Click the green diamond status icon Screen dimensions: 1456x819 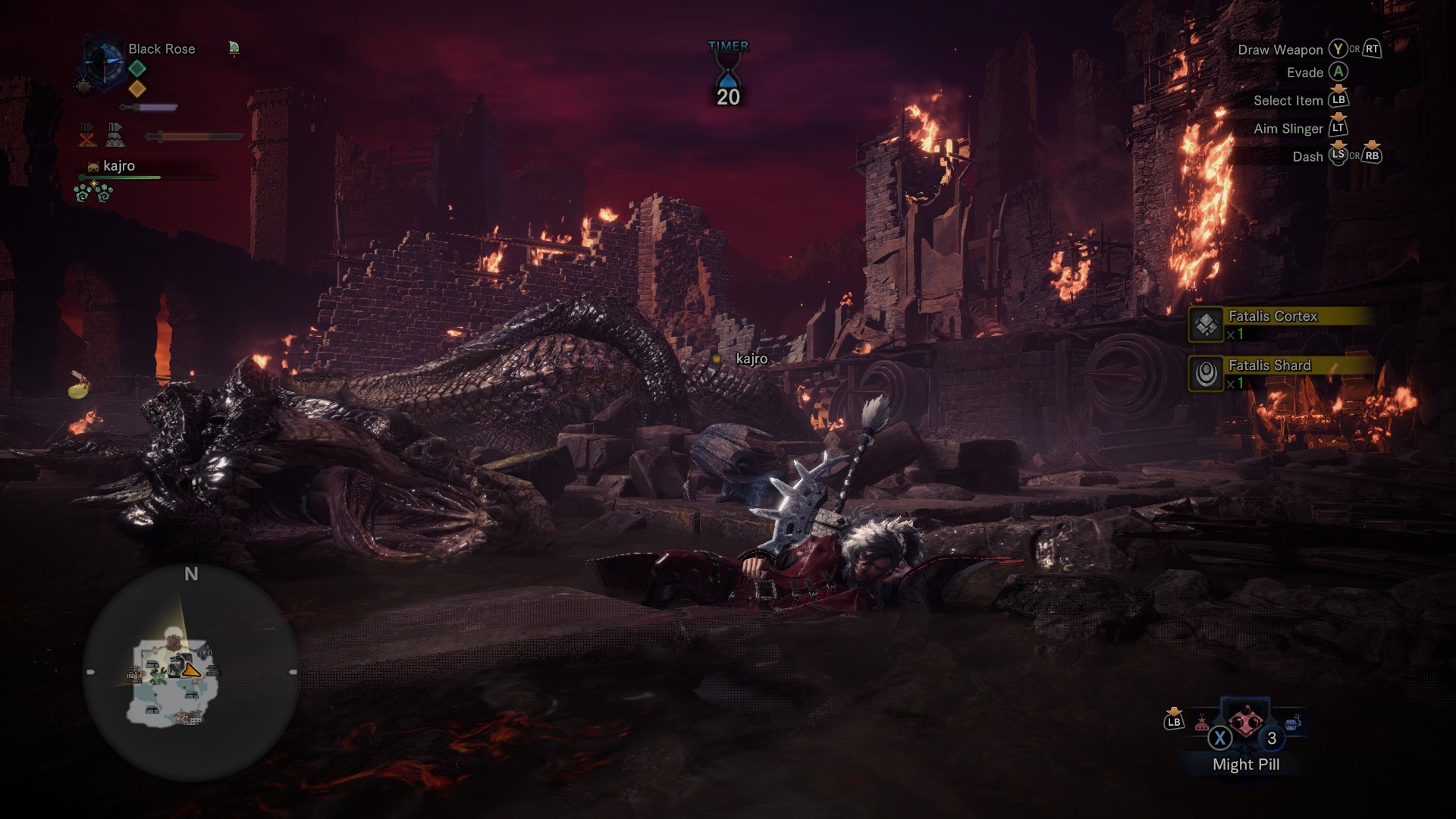(x=137, y=68)
